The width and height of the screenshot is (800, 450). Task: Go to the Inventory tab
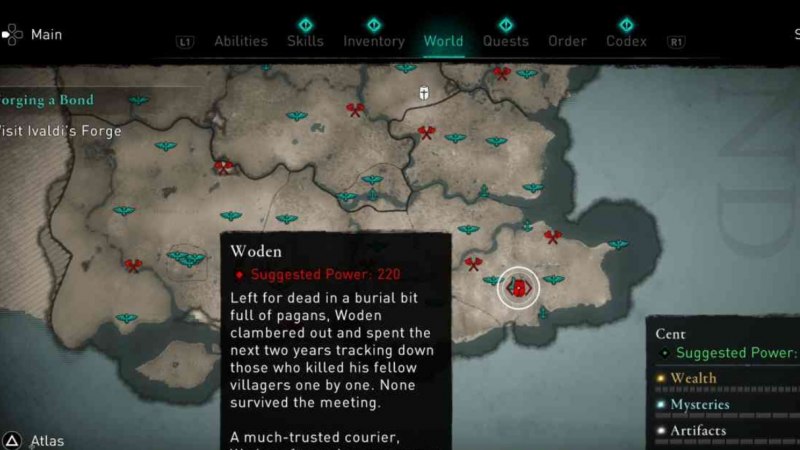tap(374, 41)
